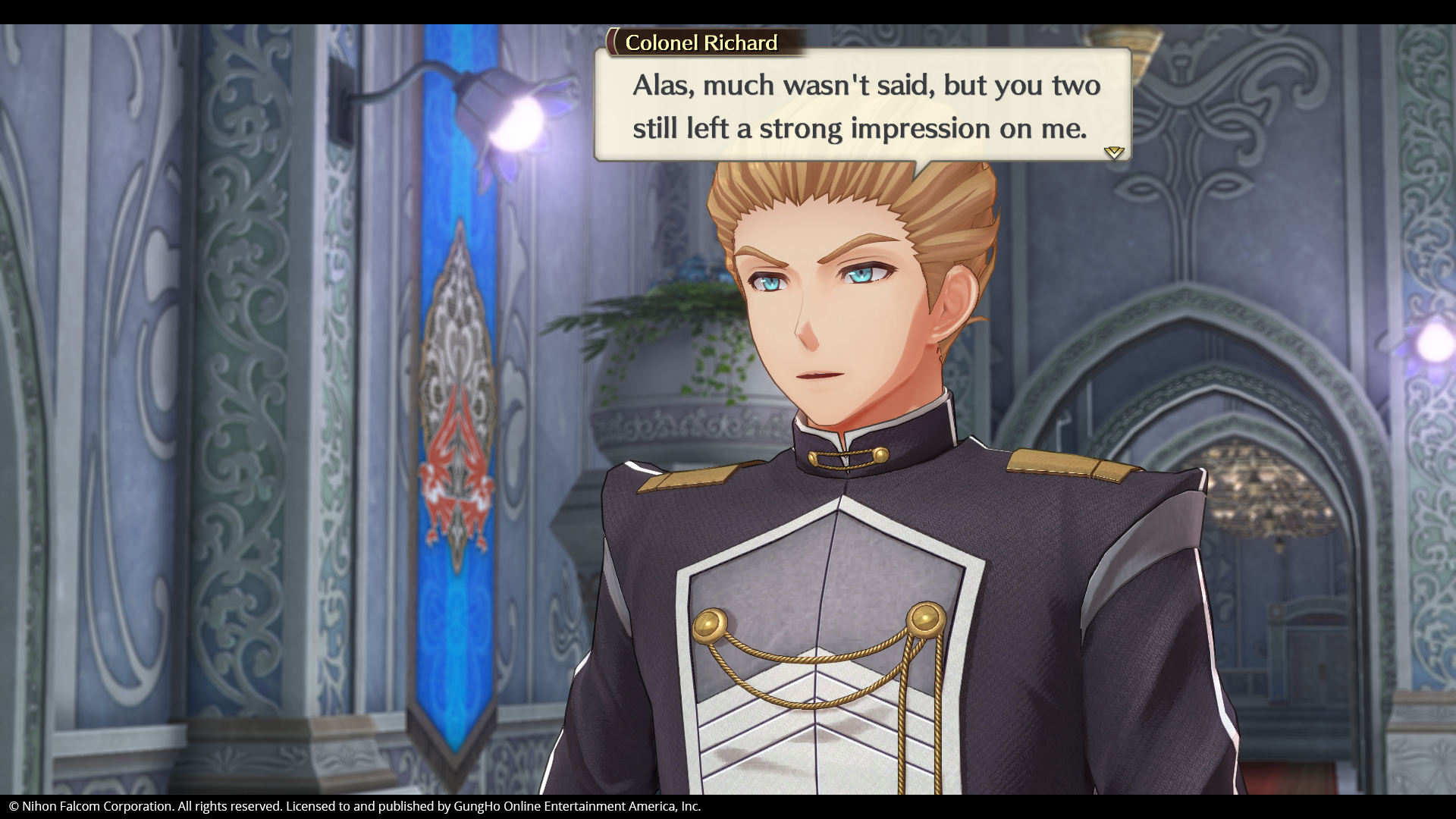Click the red bookmark icon beside Colonel Richard's nameplate
Screen dimensions: 1456x819
point(611,43)
